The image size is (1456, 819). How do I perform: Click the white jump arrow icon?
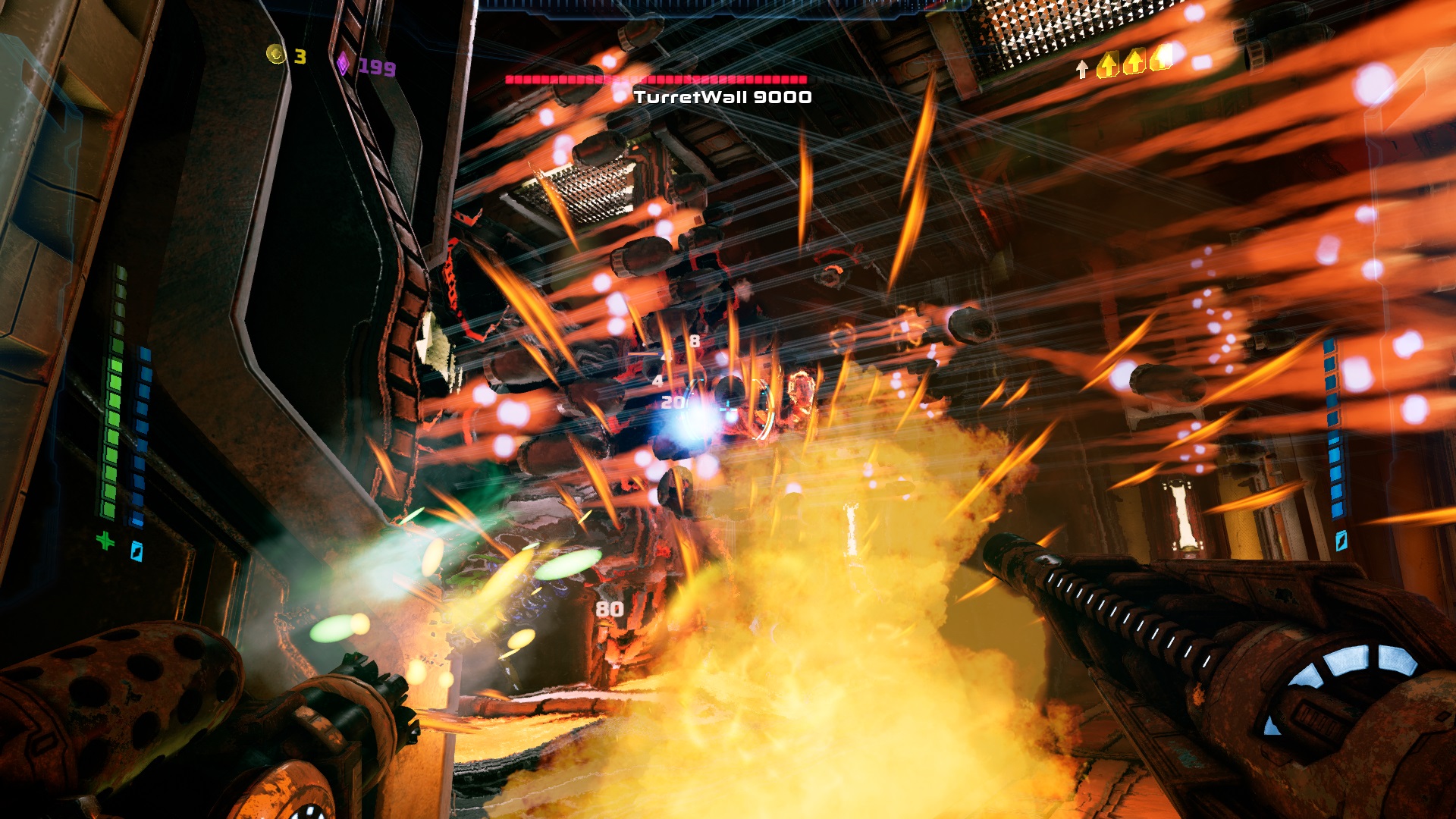click(x=1082, y=69)
